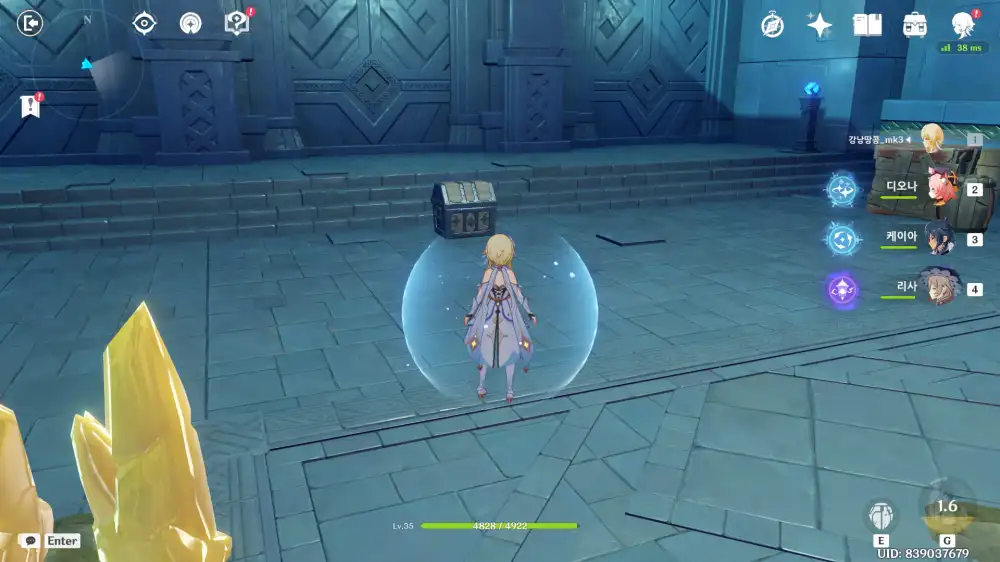Open the chat bubble icon
The image size is (1000, 562).
click(x=30, y=541)
